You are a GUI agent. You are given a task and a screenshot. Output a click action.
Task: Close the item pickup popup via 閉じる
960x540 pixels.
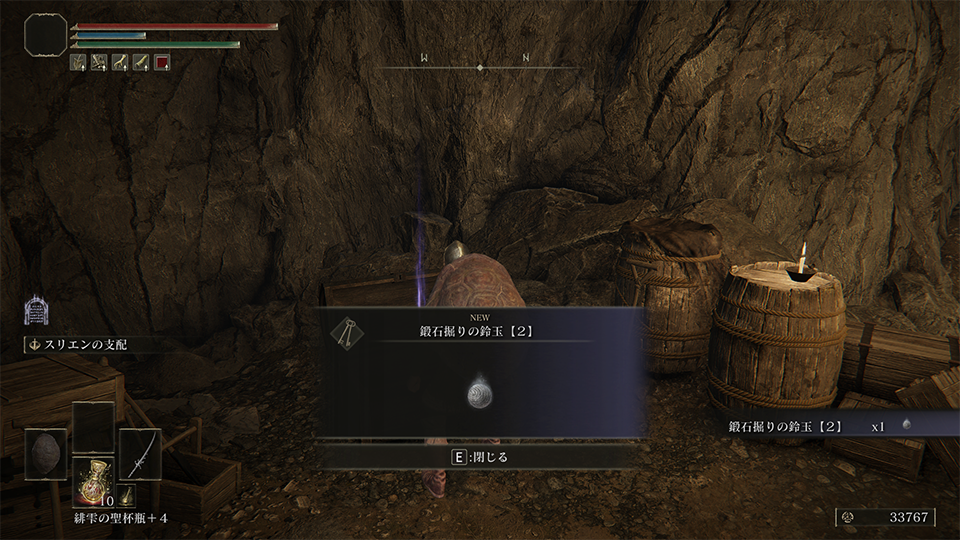pyautogui.click(x=482, y=457)
